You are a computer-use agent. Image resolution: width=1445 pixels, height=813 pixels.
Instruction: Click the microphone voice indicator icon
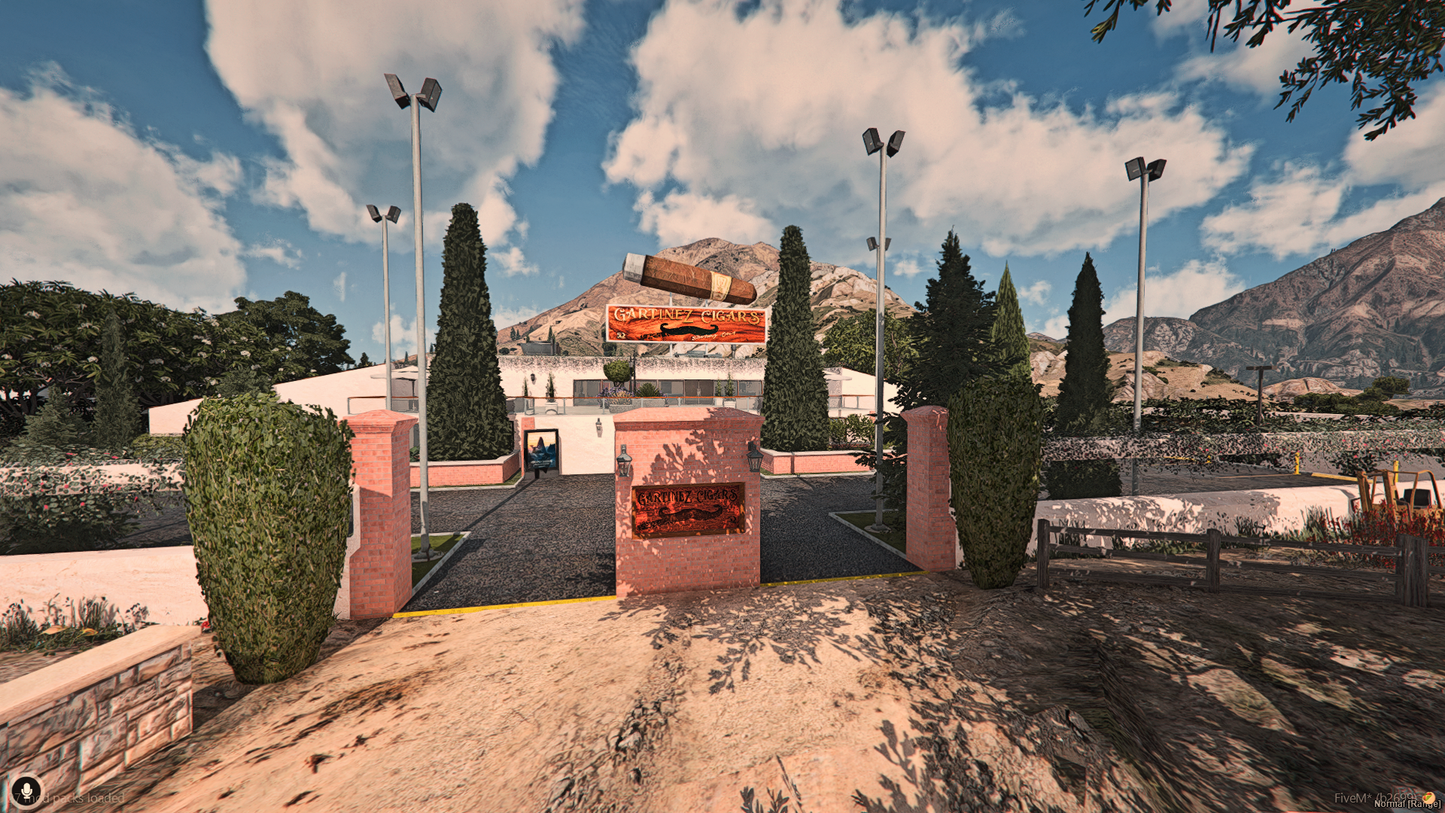(26, 790)
